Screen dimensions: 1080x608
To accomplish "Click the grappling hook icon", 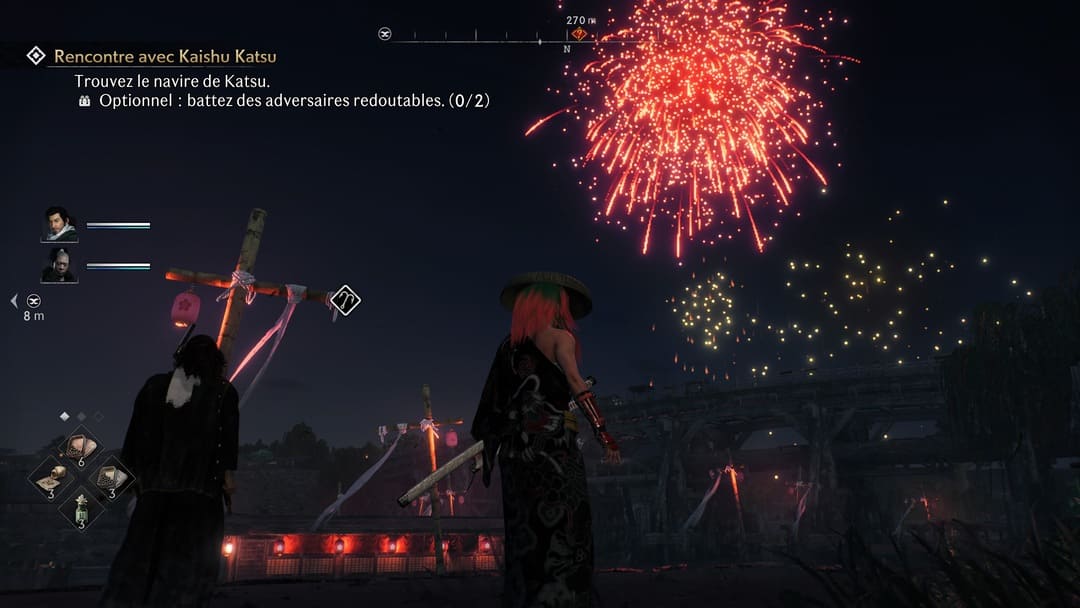I will click(x=345, y=299).
